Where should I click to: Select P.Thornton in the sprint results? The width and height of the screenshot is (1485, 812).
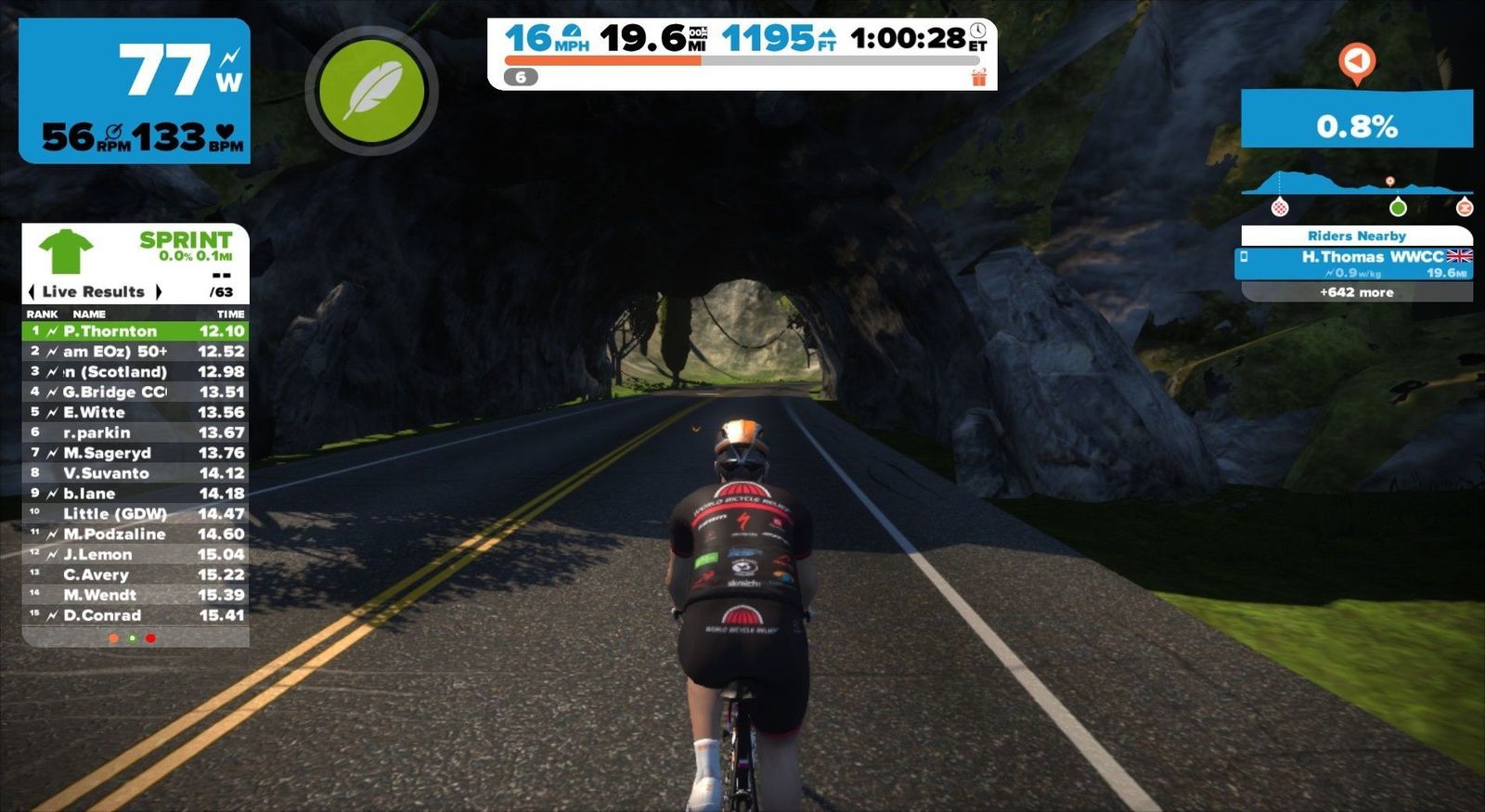pyautogui.click(x=136, y=331)
